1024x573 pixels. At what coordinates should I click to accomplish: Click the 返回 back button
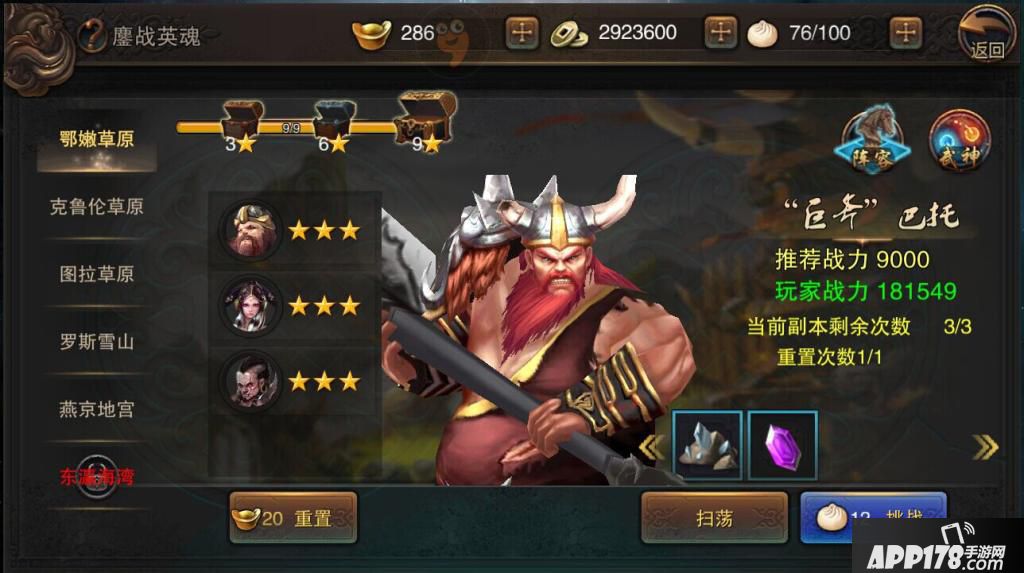(x=985, y=34)
